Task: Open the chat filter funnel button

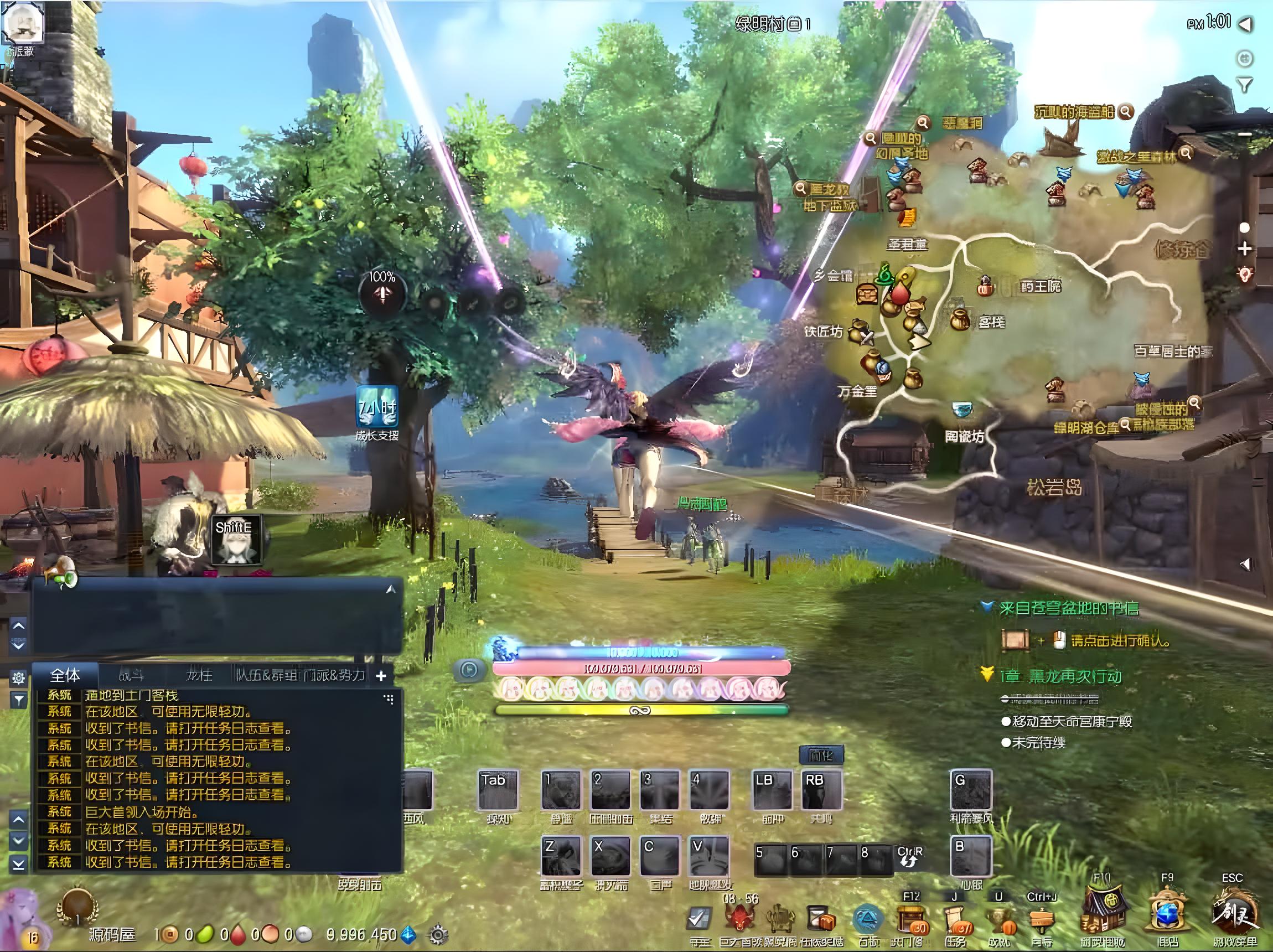Action: click(x=18, y=700)
